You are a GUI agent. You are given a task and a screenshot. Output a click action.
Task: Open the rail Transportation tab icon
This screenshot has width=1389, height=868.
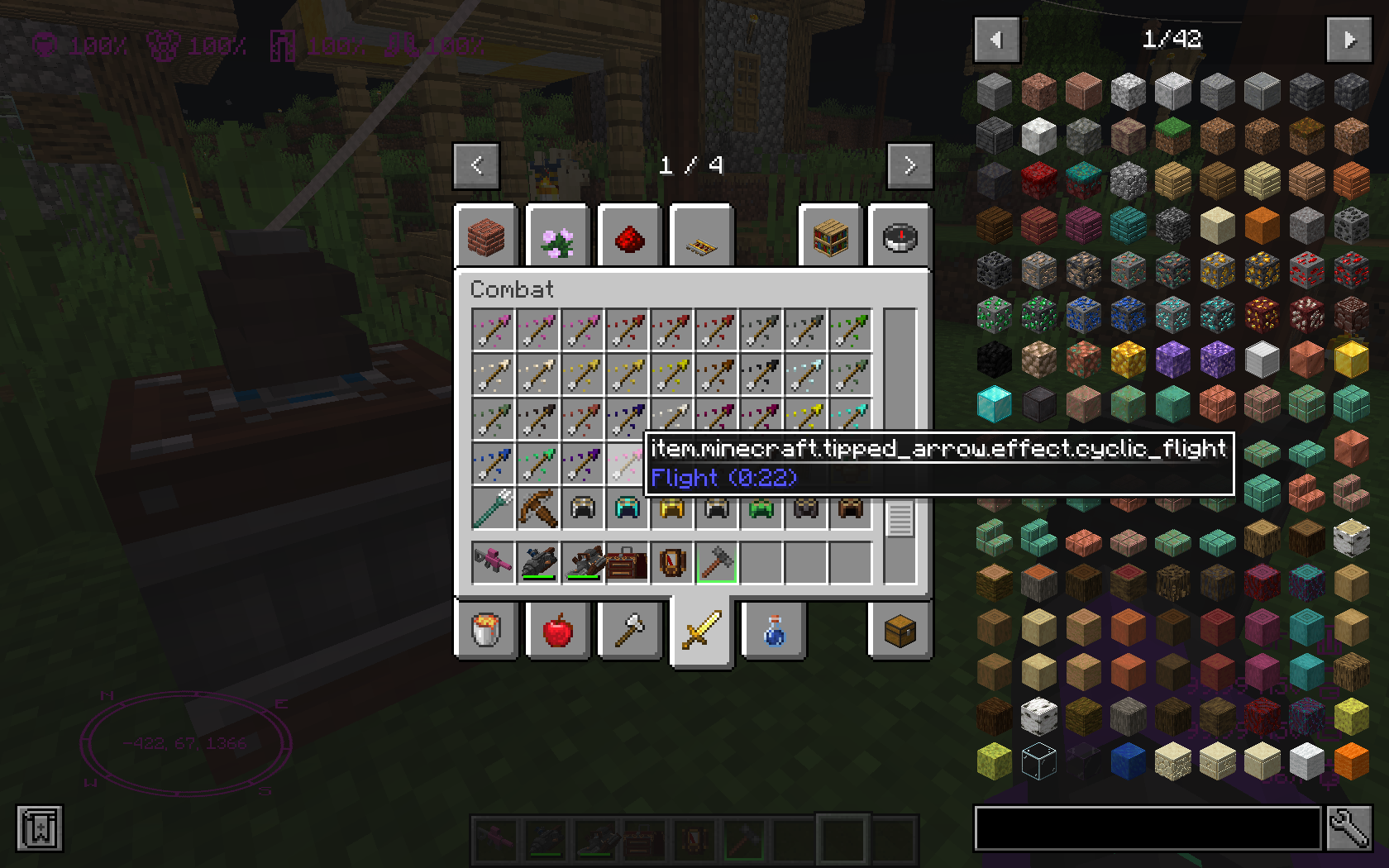click(700, 236)
